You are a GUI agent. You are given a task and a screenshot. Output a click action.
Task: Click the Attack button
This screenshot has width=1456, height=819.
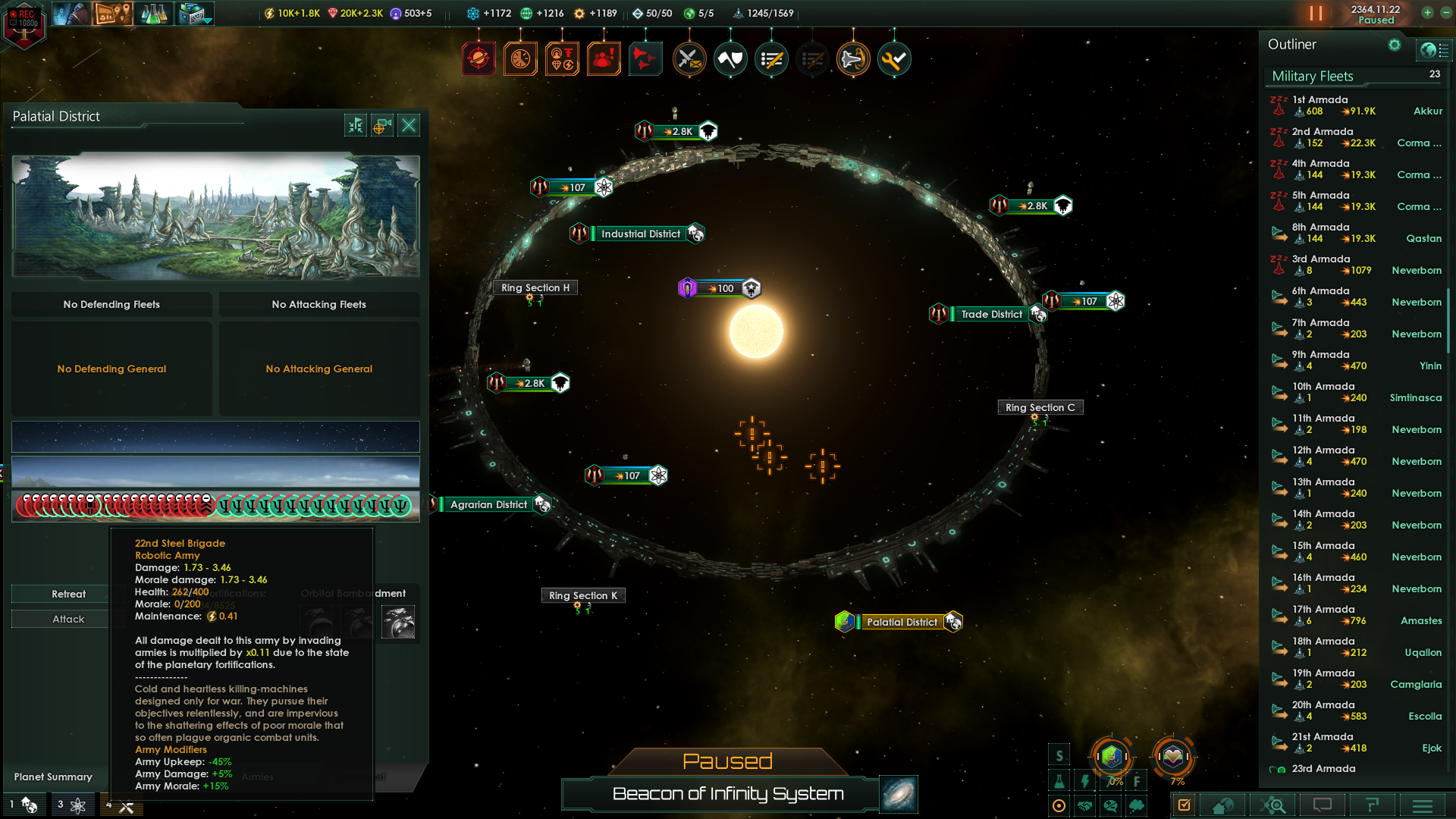click(x=68, y=619)
